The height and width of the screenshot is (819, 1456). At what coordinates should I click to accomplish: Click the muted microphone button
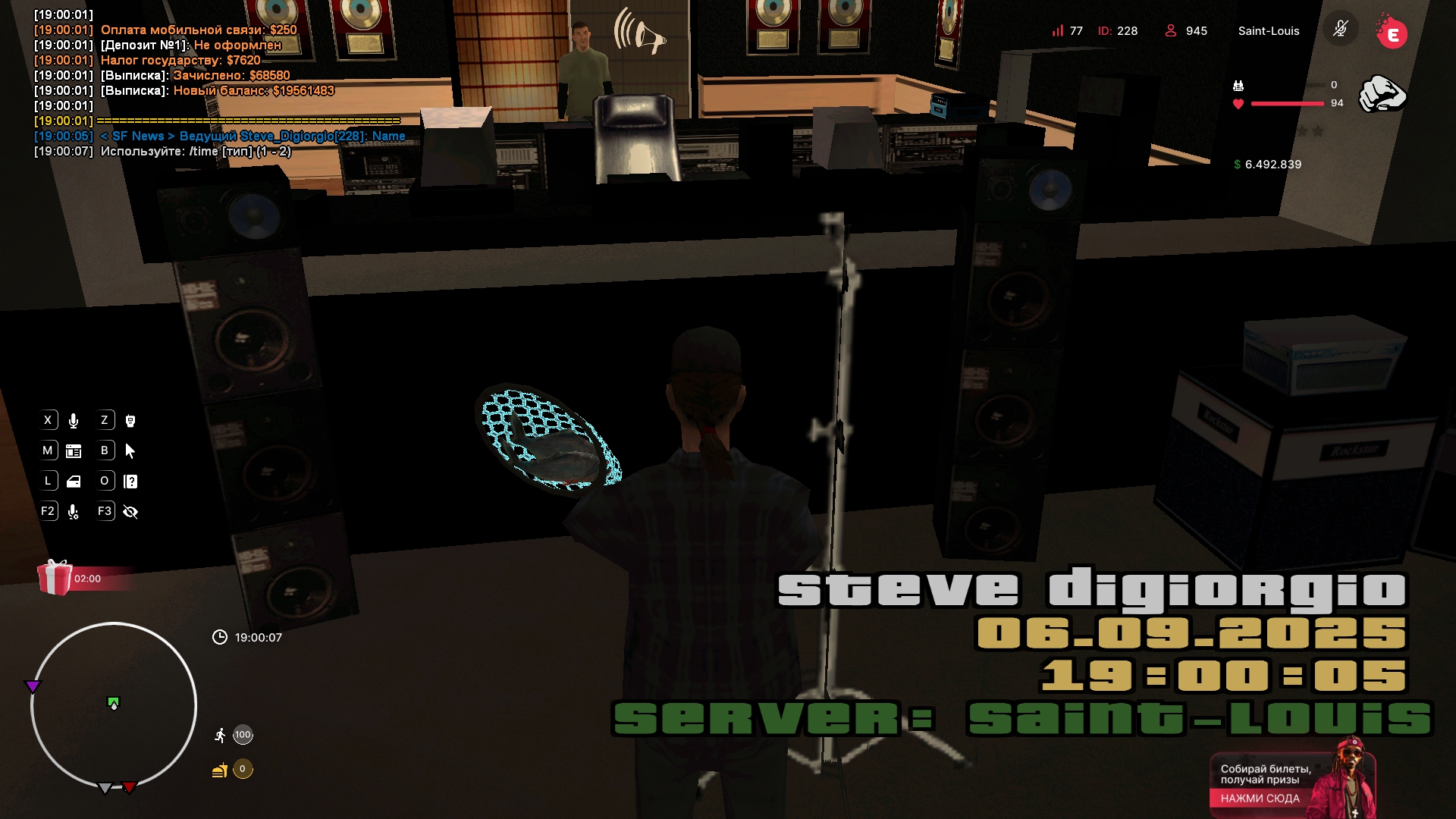click(x=1341, y=30)
